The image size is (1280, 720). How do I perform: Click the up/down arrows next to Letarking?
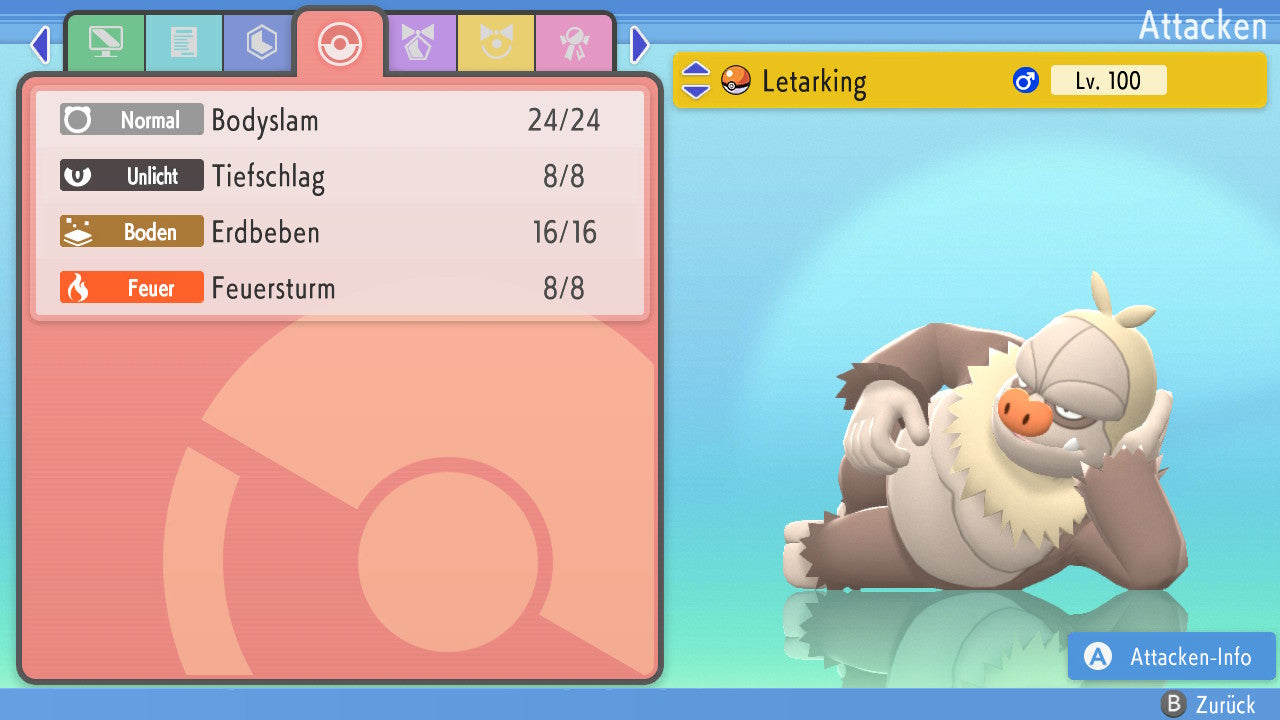click(696, 81)
